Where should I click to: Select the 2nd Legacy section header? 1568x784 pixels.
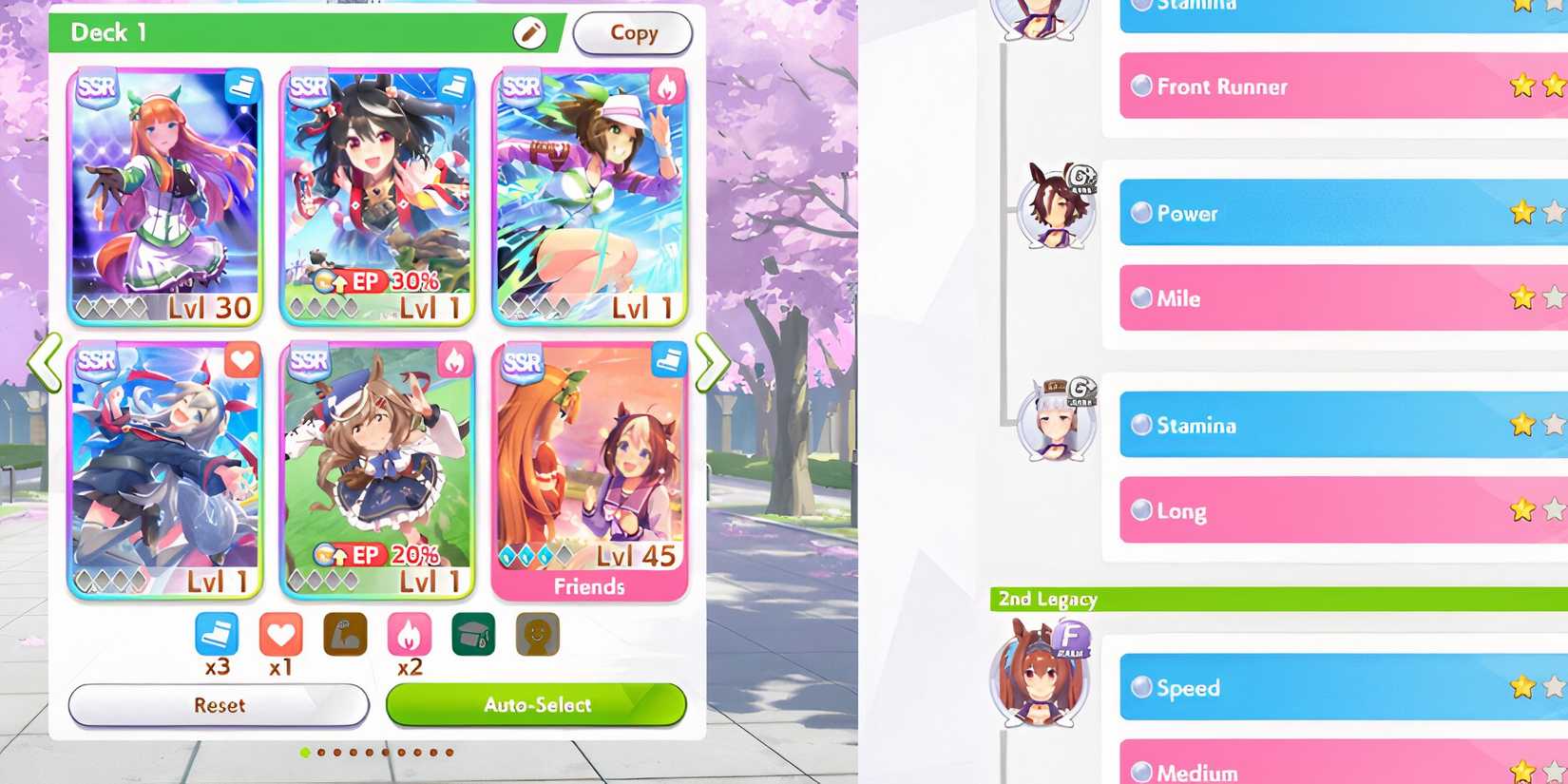(1046, 599)
